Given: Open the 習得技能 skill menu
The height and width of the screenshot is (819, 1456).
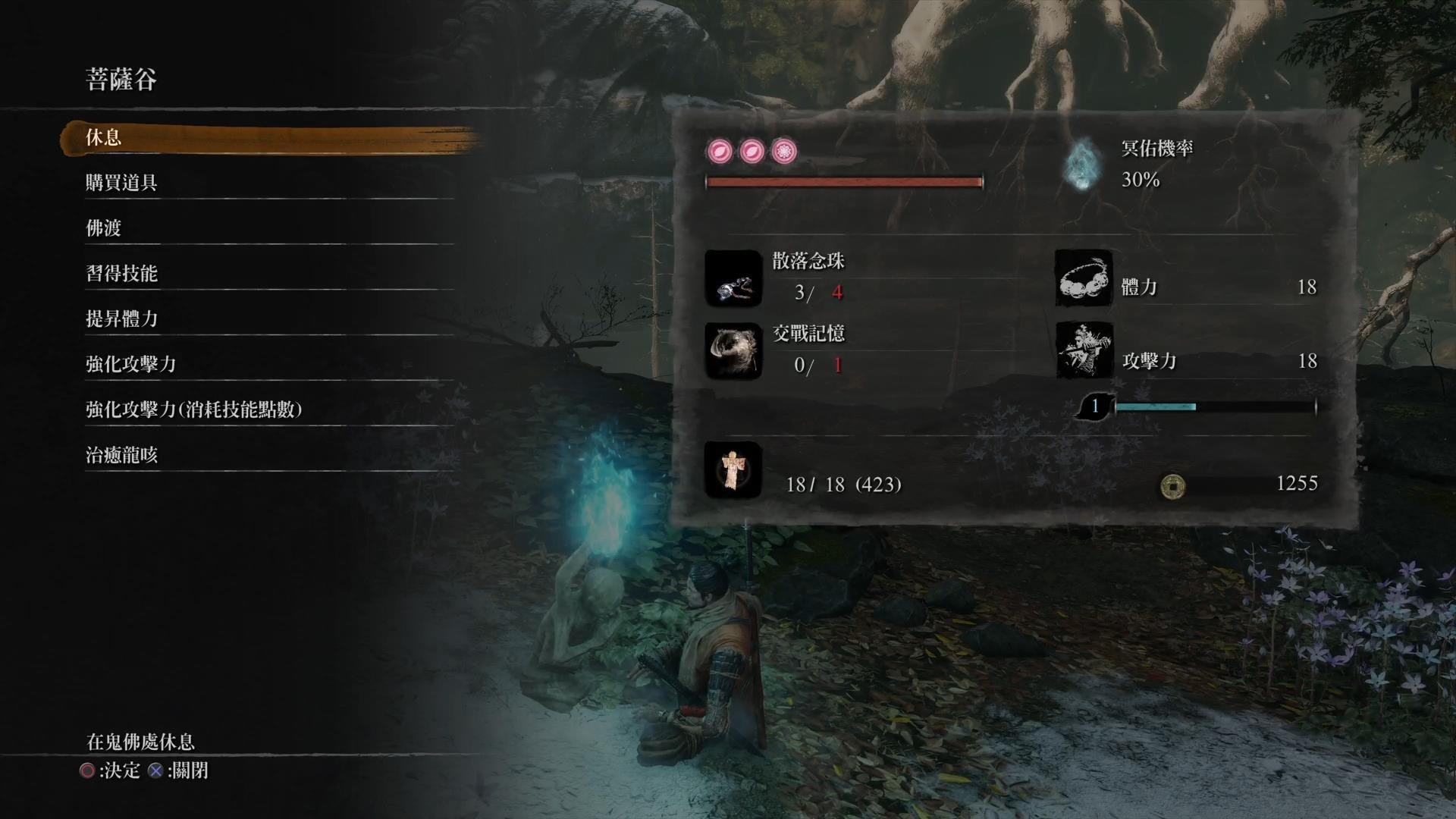Looking at the screenshot, I should 121,274.
